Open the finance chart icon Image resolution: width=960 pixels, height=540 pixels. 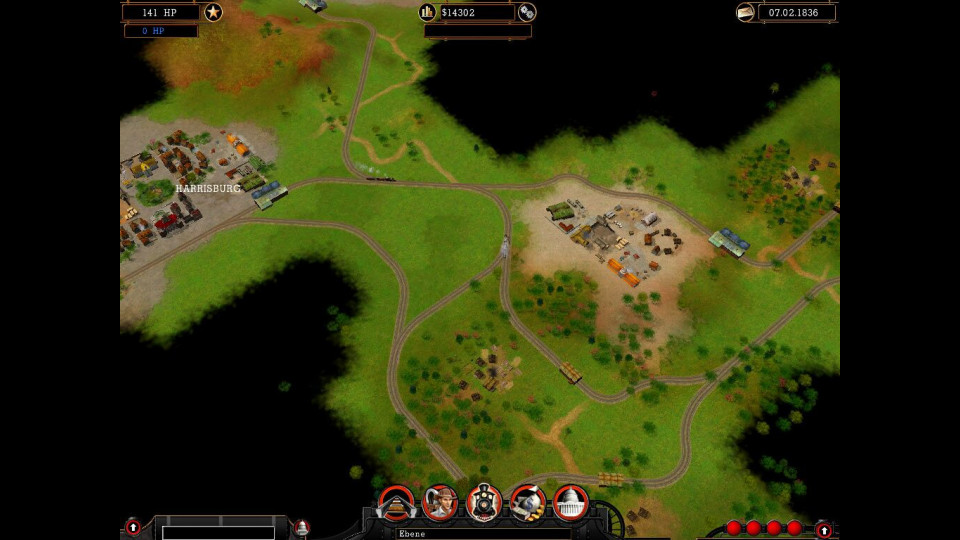click(x=428, y=12)
